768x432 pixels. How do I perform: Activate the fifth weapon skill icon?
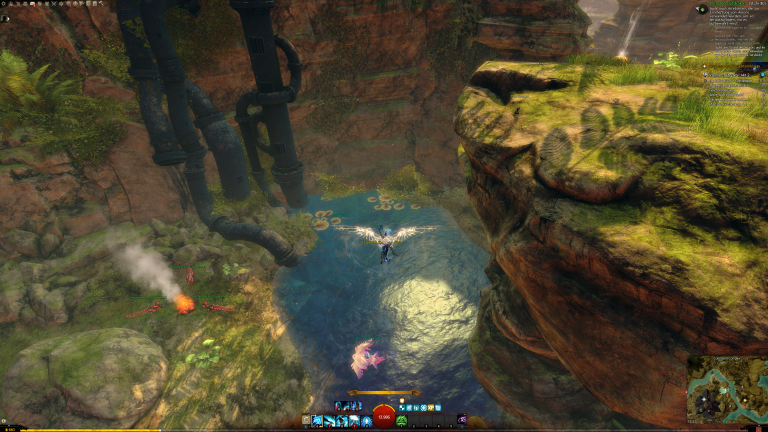(365, 421)
